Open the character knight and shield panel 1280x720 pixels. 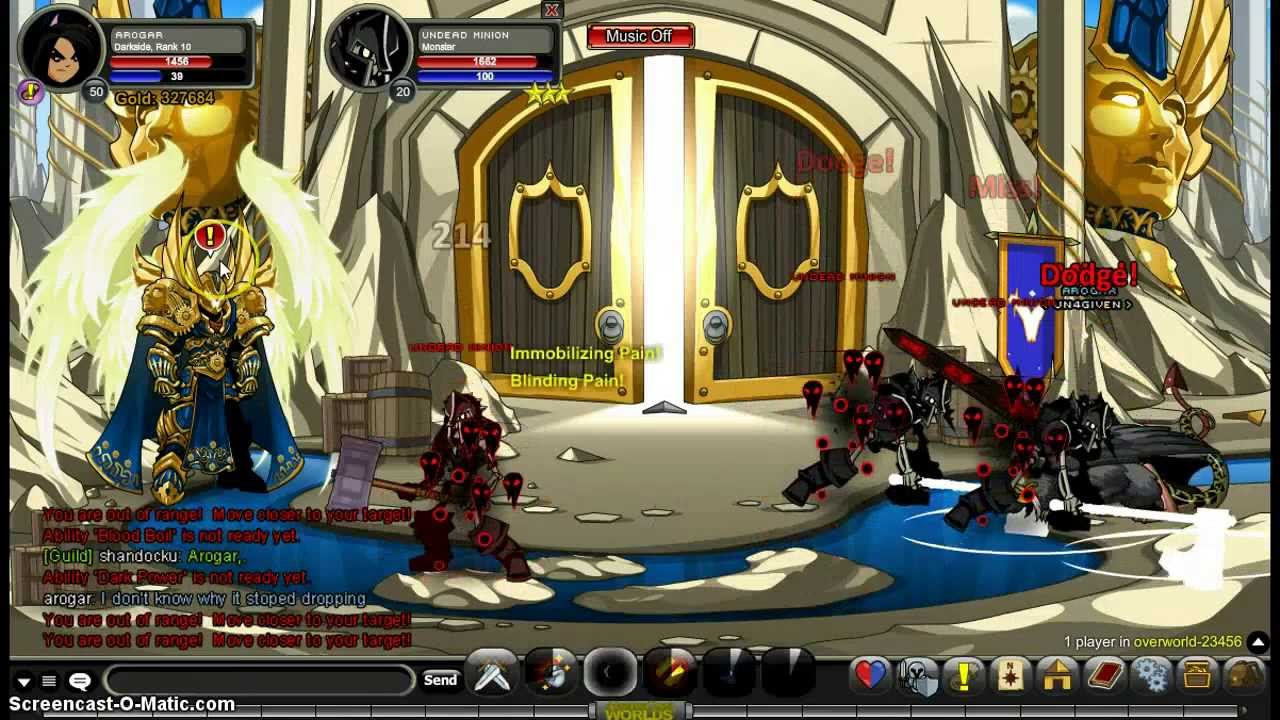(x=917, y=676)
